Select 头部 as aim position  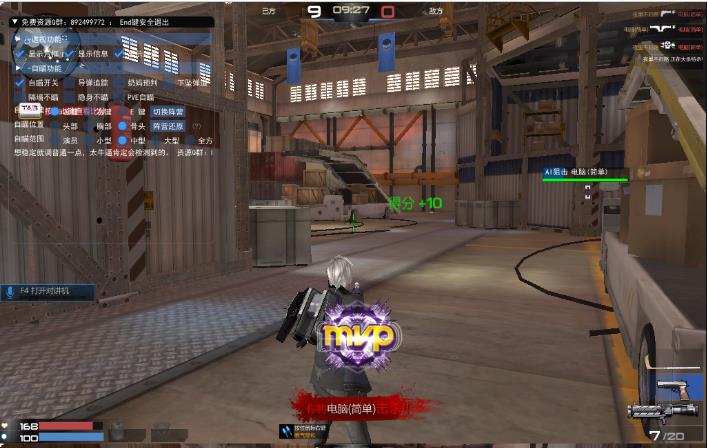point(56,127)
